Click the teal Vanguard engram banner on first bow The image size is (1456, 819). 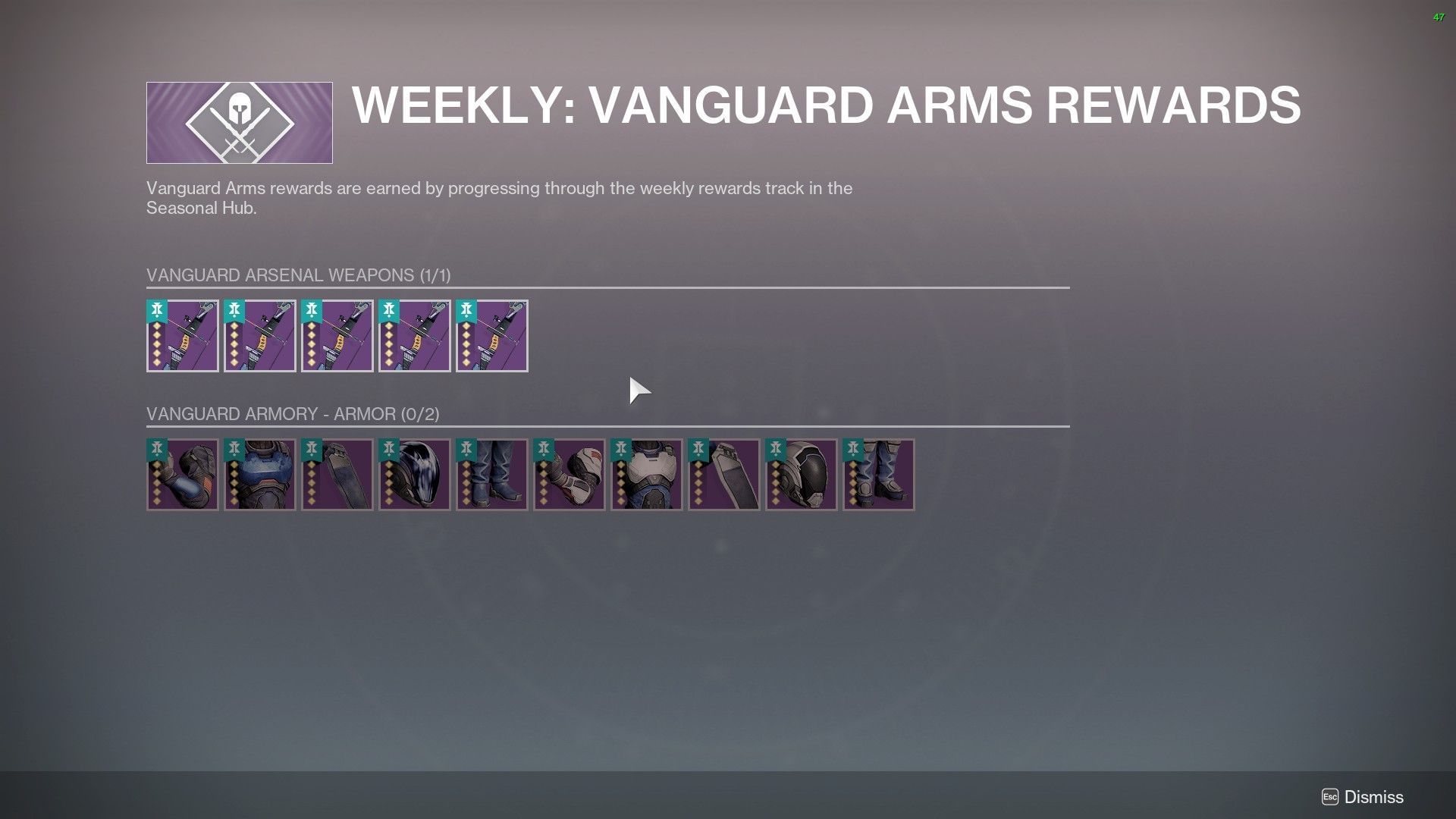tap(157, 311)
